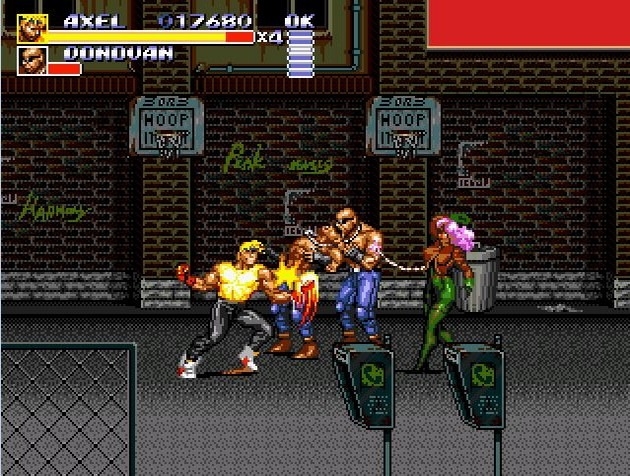Select Donovan's enemy portrait icon
Screen dimensions: 630x476
pyautogui.click(x=32, y=60)
